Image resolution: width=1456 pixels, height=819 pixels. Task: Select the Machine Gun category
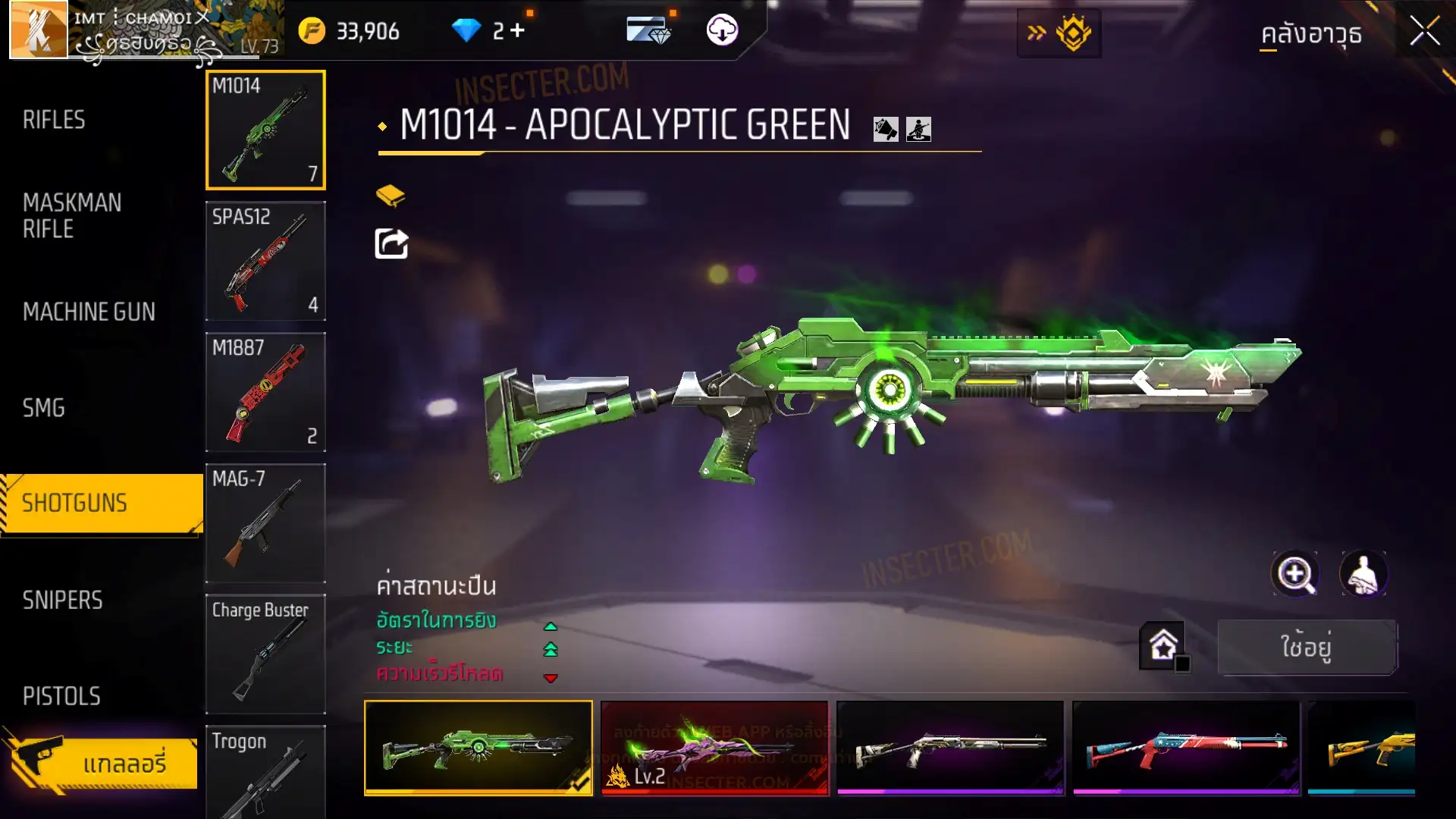[89, 312]
